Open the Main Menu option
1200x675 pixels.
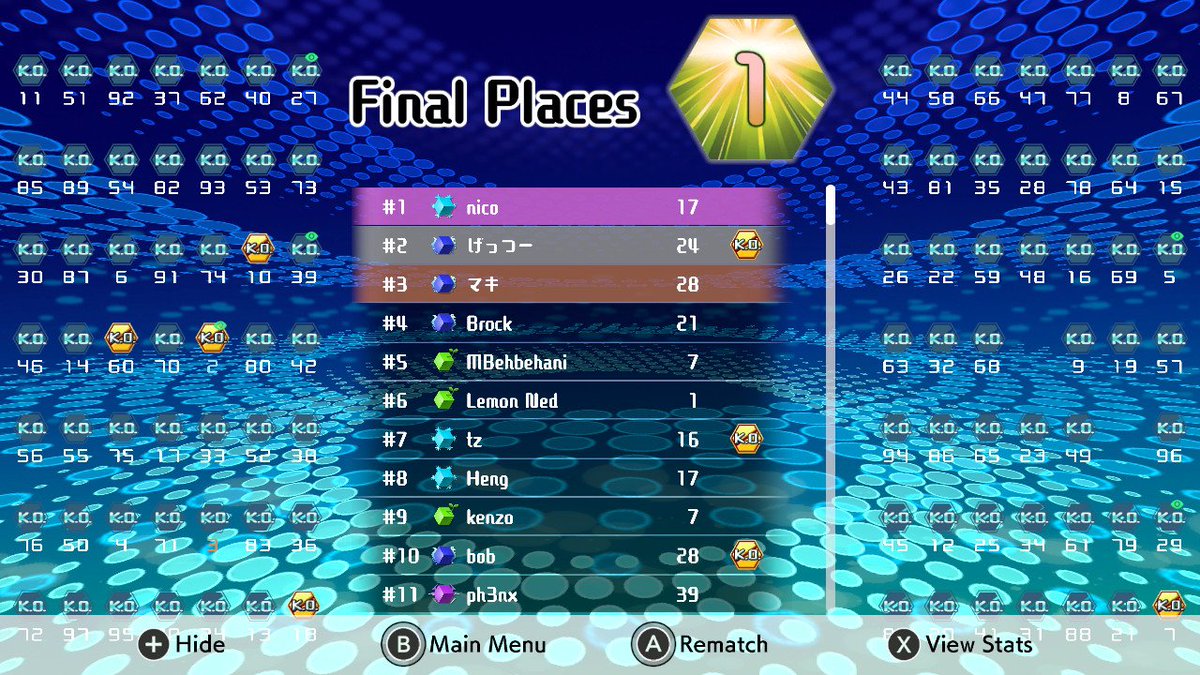pos(465,645)
